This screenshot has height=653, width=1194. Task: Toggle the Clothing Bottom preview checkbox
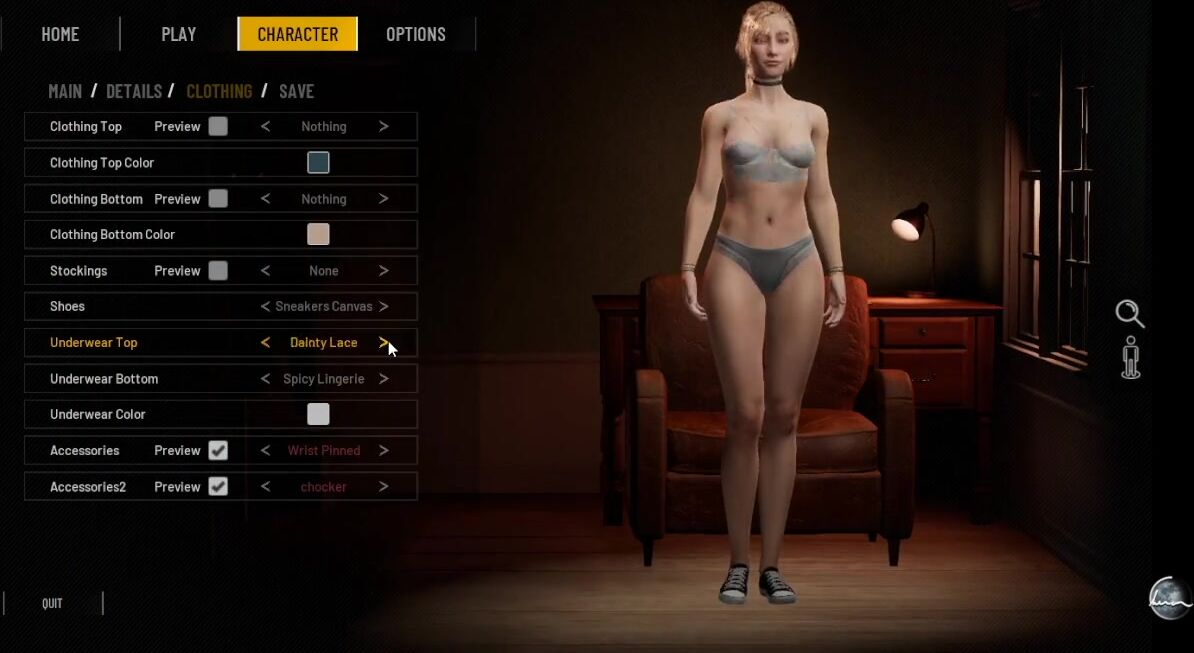point(218,199)
